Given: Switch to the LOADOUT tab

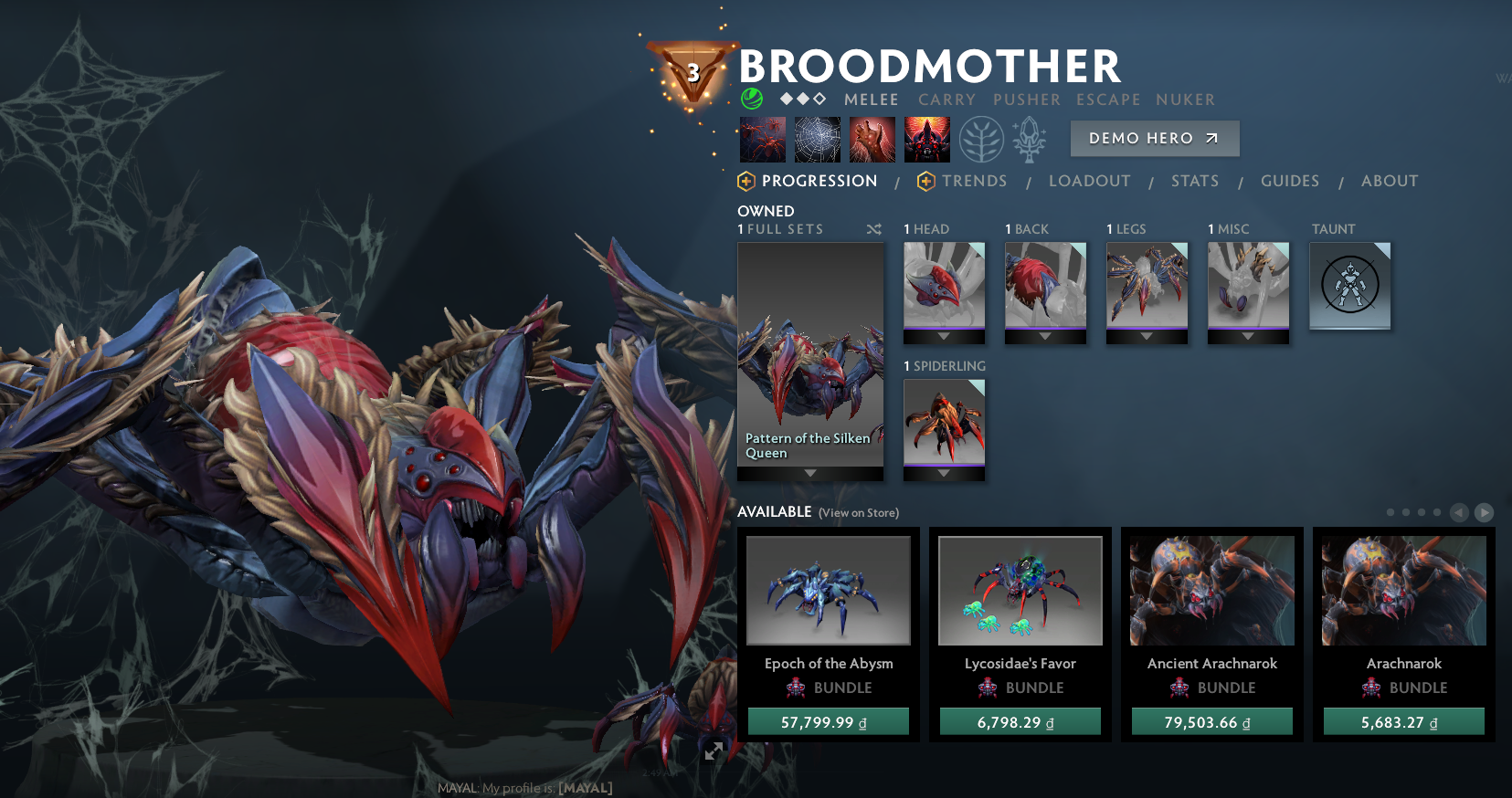Looking at the screenshot, I should (x=1089, y=181).
